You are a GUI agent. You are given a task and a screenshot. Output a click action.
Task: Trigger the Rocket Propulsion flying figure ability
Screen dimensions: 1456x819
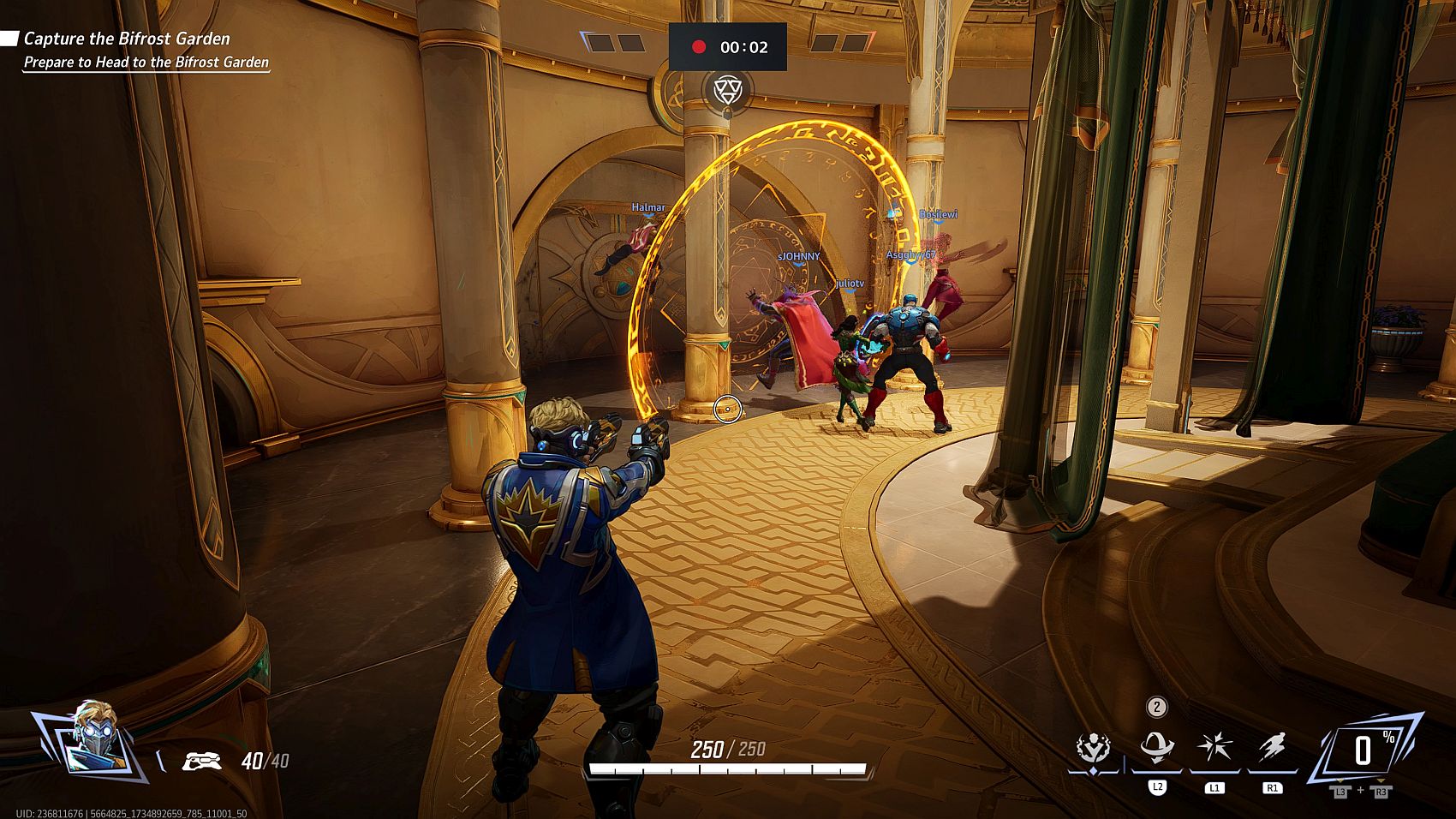coord(1272,748)
